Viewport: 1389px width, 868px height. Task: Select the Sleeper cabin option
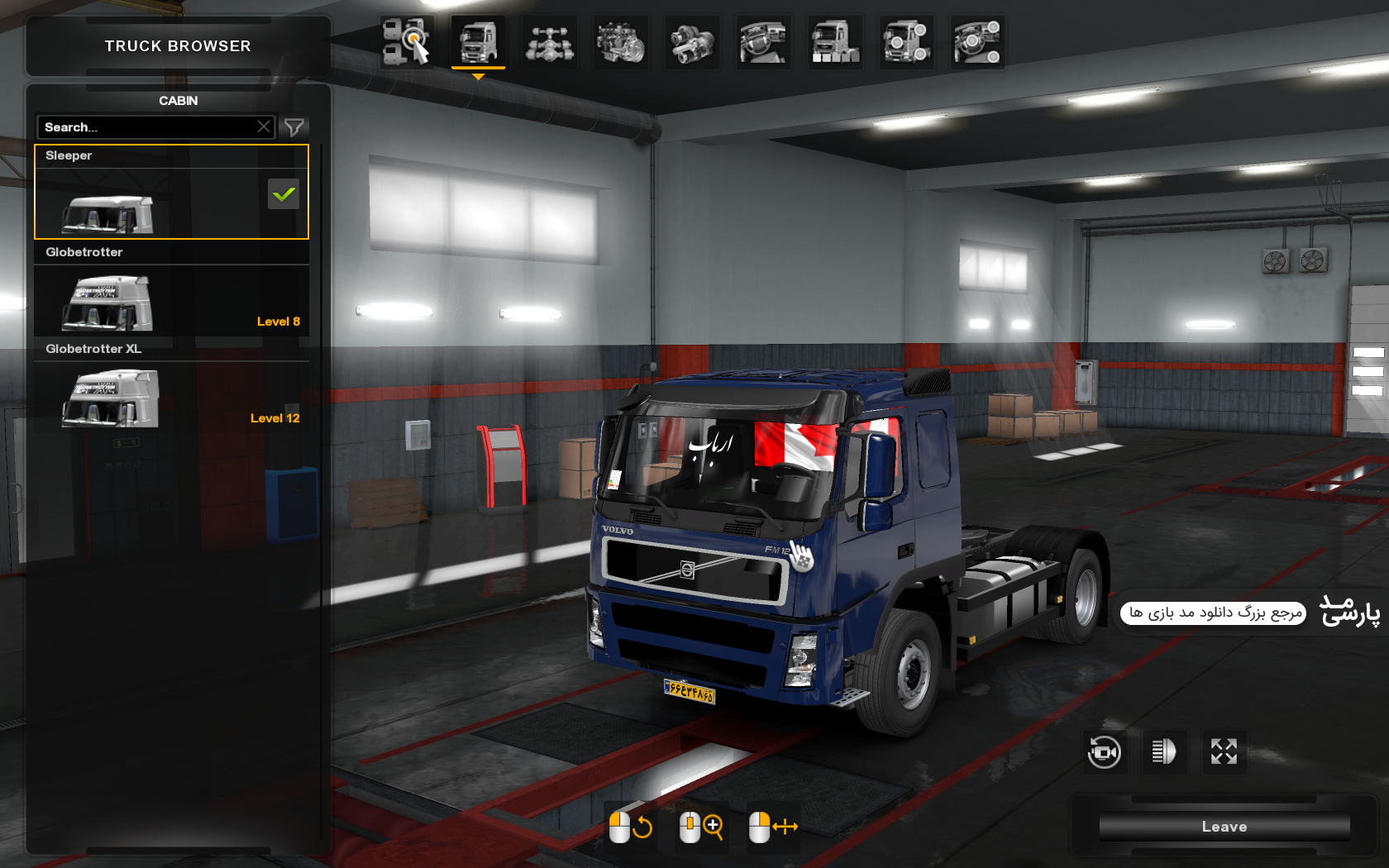click(x=171, y=193)
